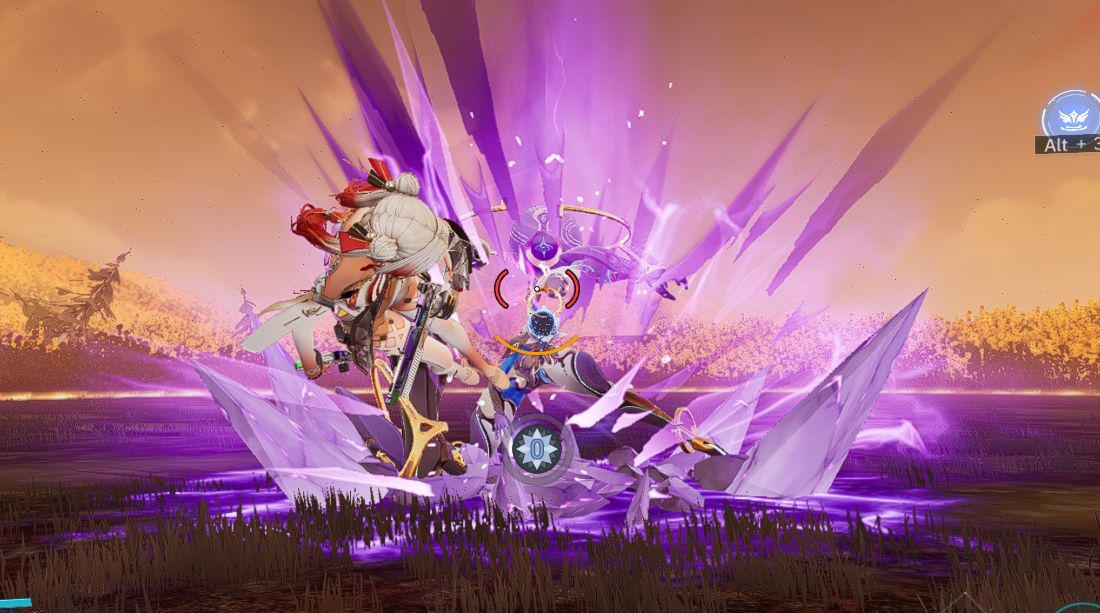
Task: Activate the winged emblem skill icon
Action: (1073, 118)
